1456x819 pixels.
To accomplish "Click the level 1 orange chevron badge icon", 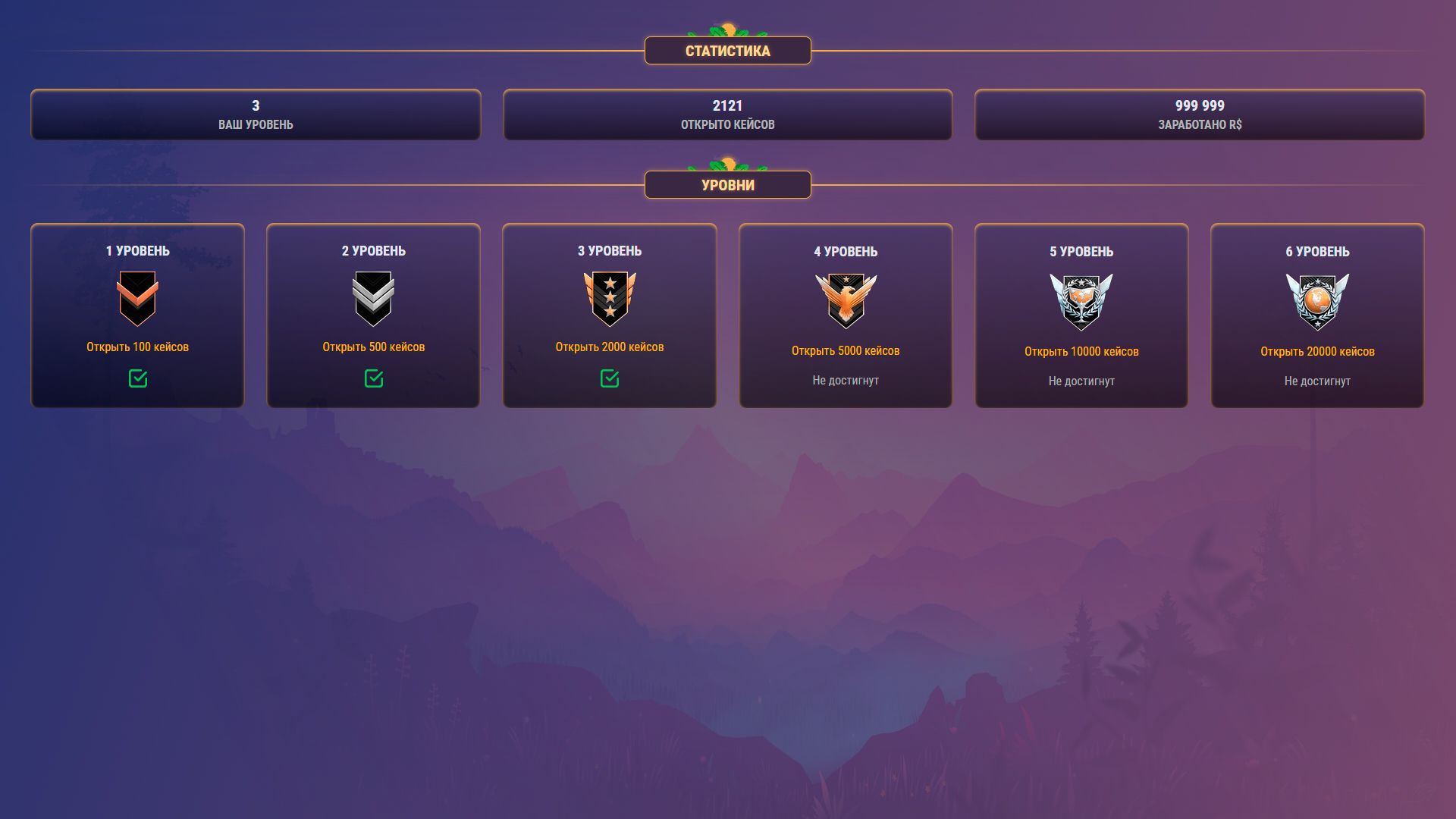I will click(137, 299).
